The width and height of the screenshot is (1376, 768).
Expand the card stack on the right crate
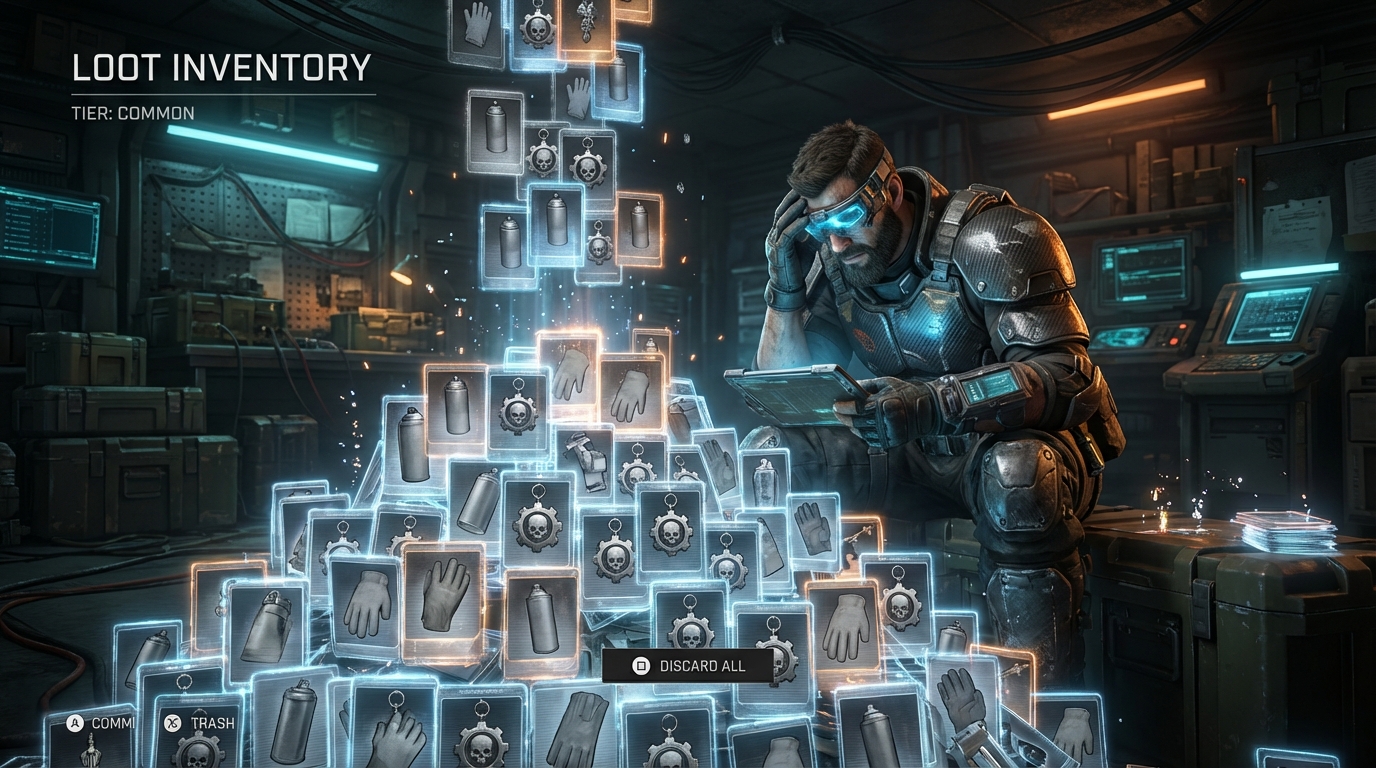1283,530
